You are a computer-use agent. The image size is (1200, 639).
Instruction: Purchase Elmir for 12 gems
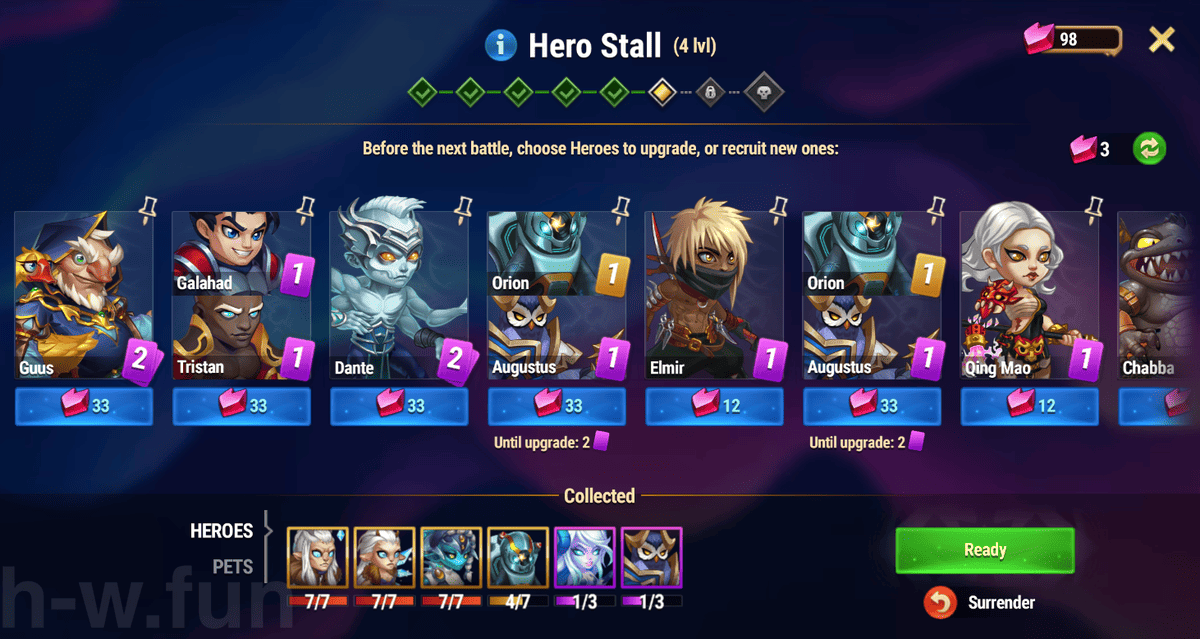715,406
